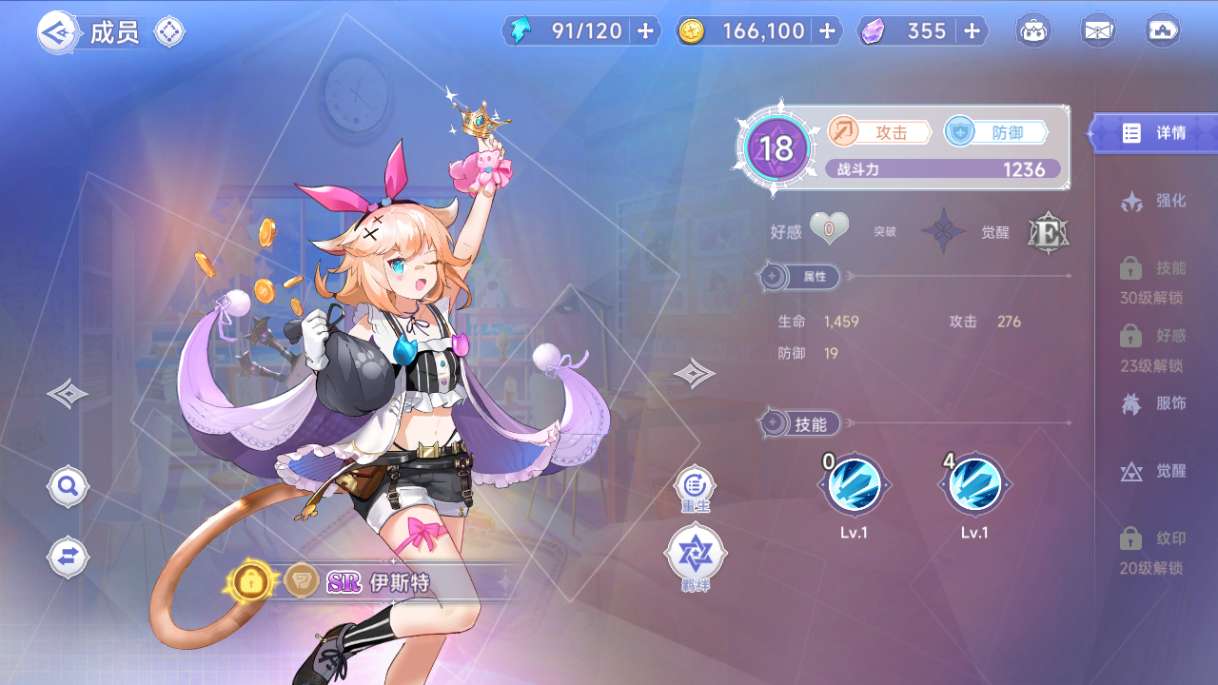Show the previous member with left arrow
The image size is (1218, 685).
(x=67, y=394)
